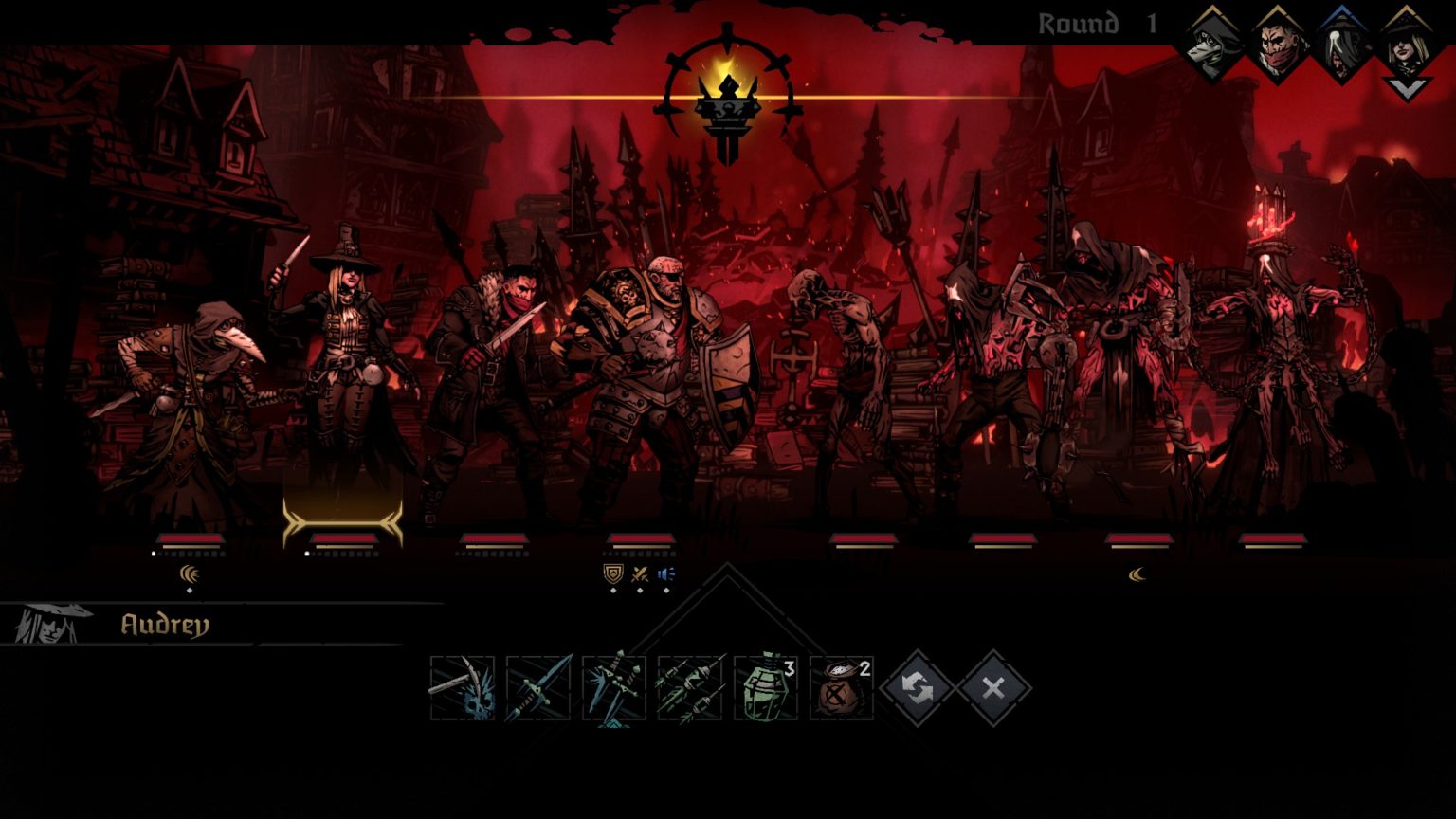
Task: Select the Plague Doctor turn order portrait
Action: click(1214, 43)
